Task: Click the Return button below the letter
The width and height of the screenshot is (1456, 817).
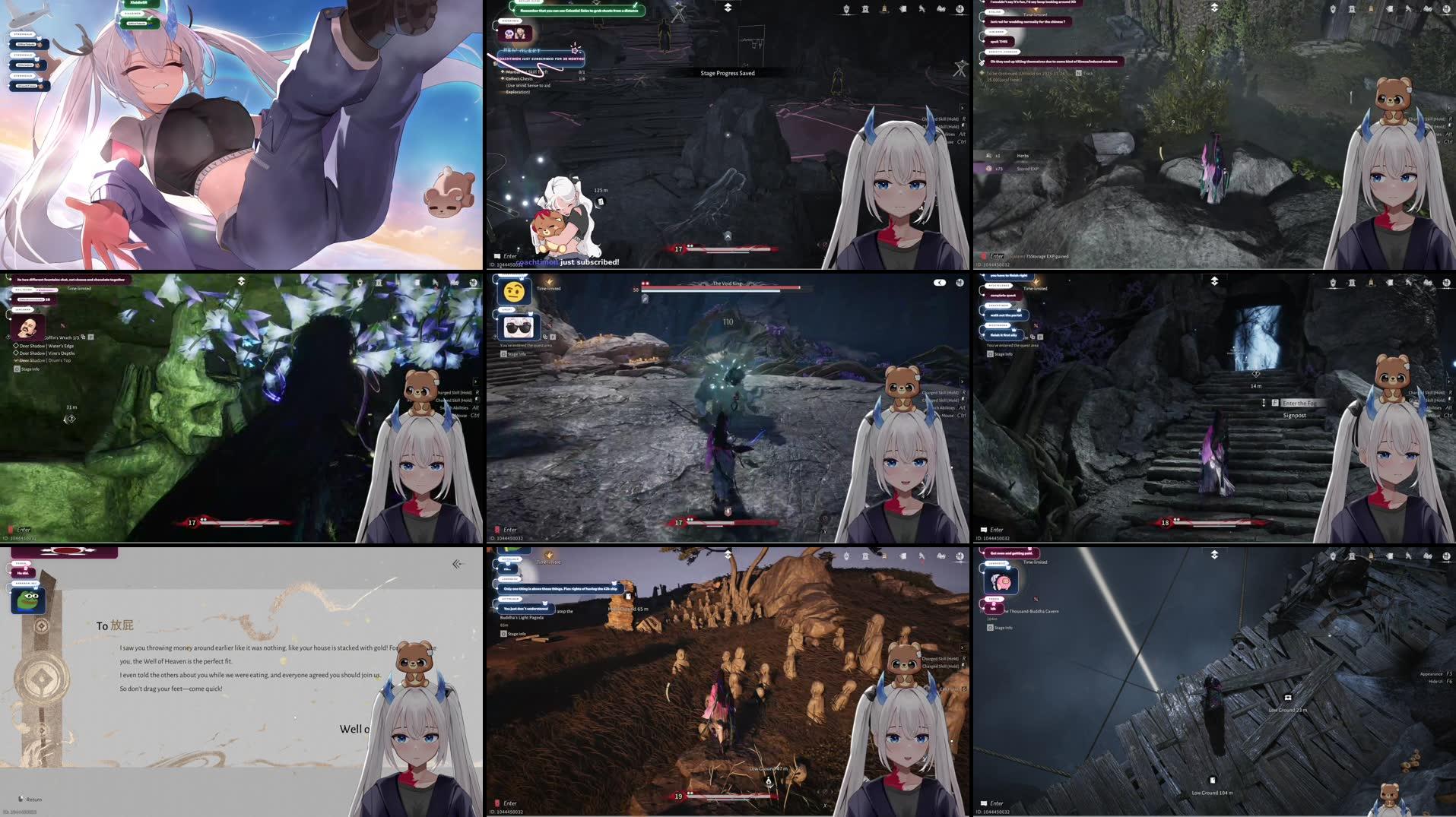Action: pyautogui.click(x=30, y=799)
